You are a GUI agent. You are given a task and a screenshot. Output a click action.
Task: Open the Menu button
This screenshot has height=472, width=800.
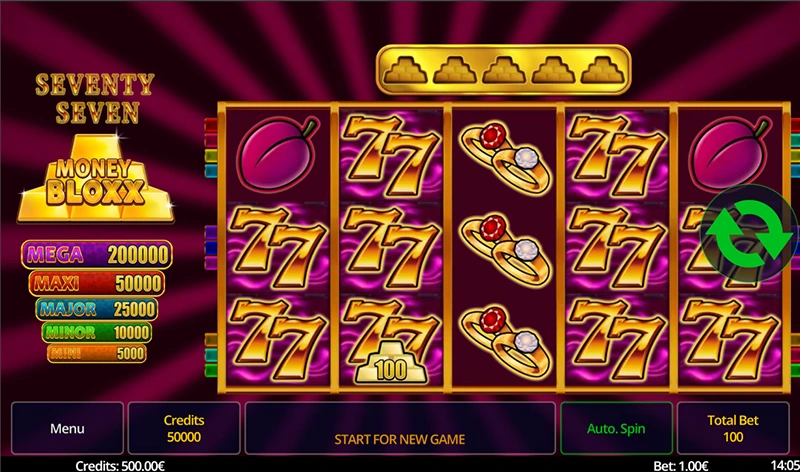67,429
